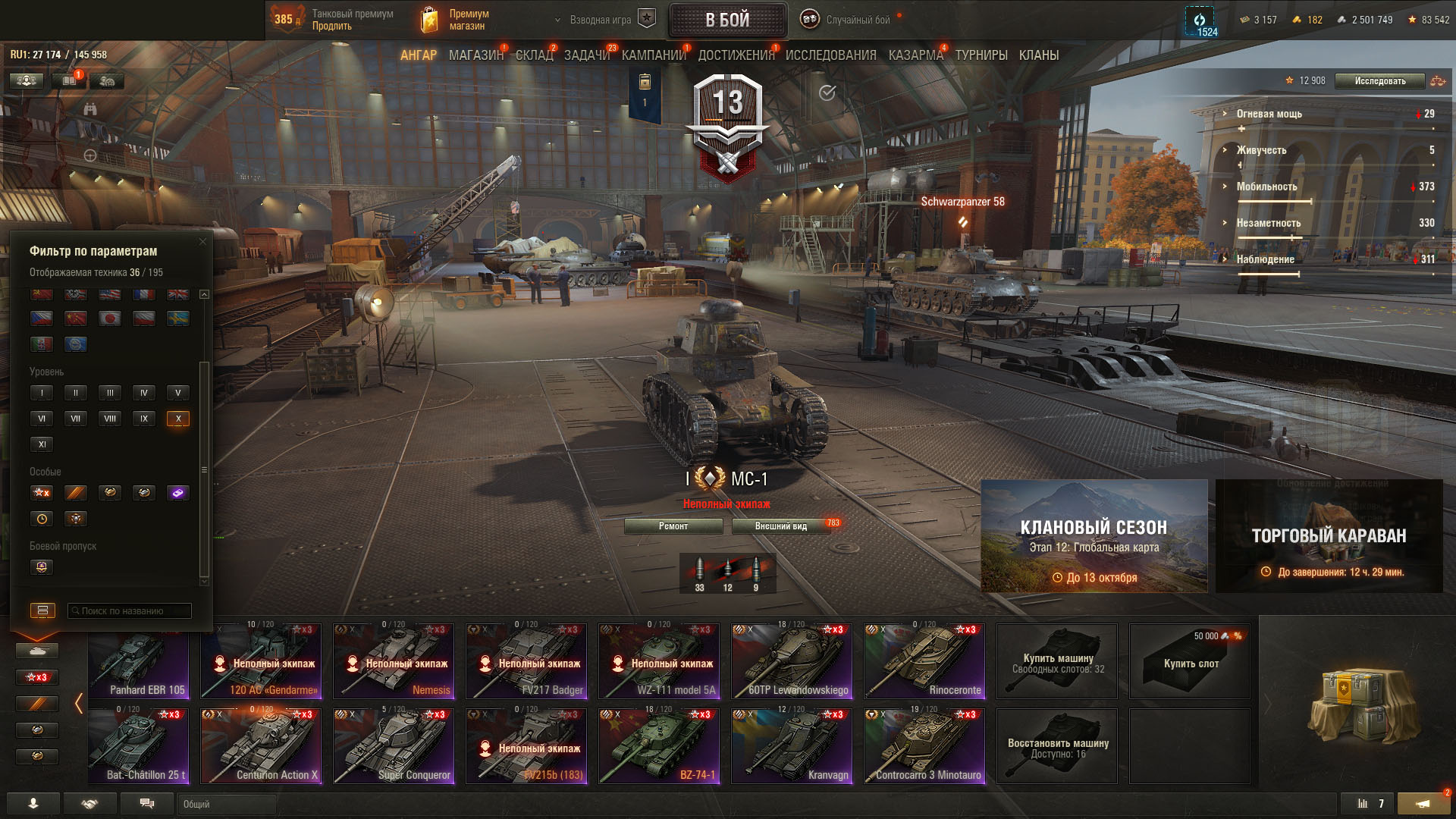Open the ЗАДАЧИ tab
This screenshot has width=1456, height=819.
586,55
